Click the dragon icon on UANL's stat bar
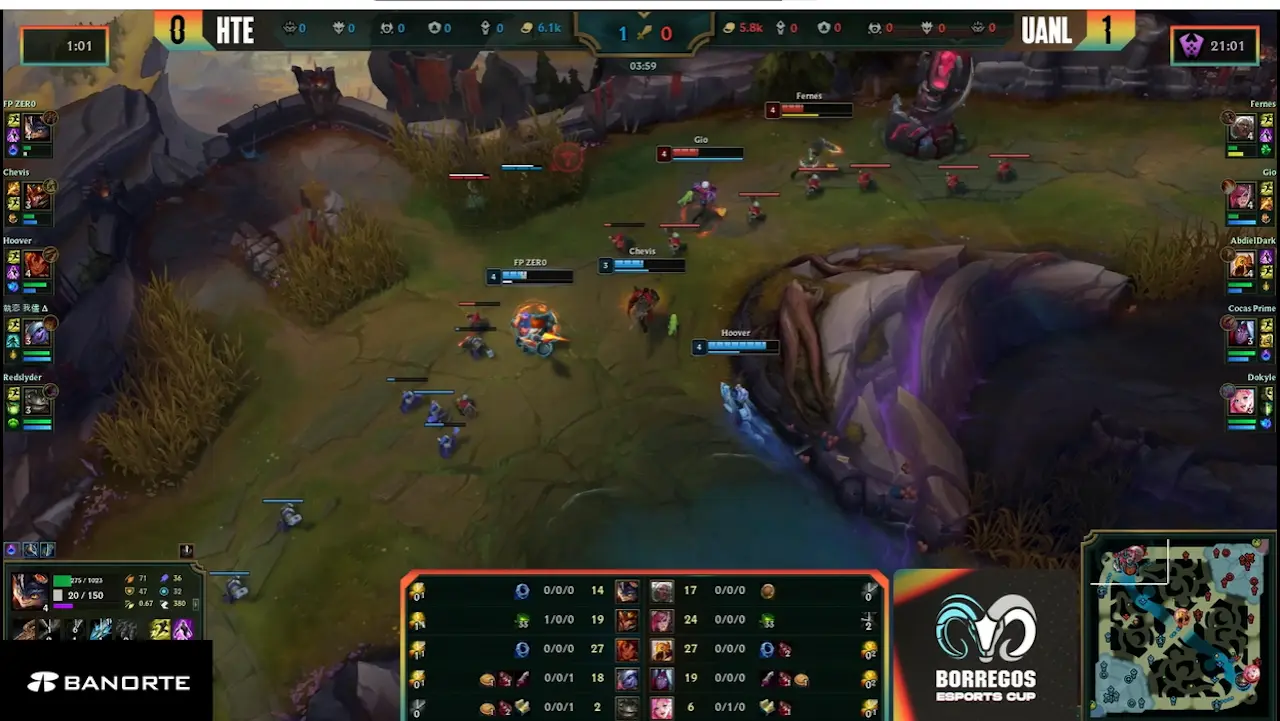 (x=975, y=27)
